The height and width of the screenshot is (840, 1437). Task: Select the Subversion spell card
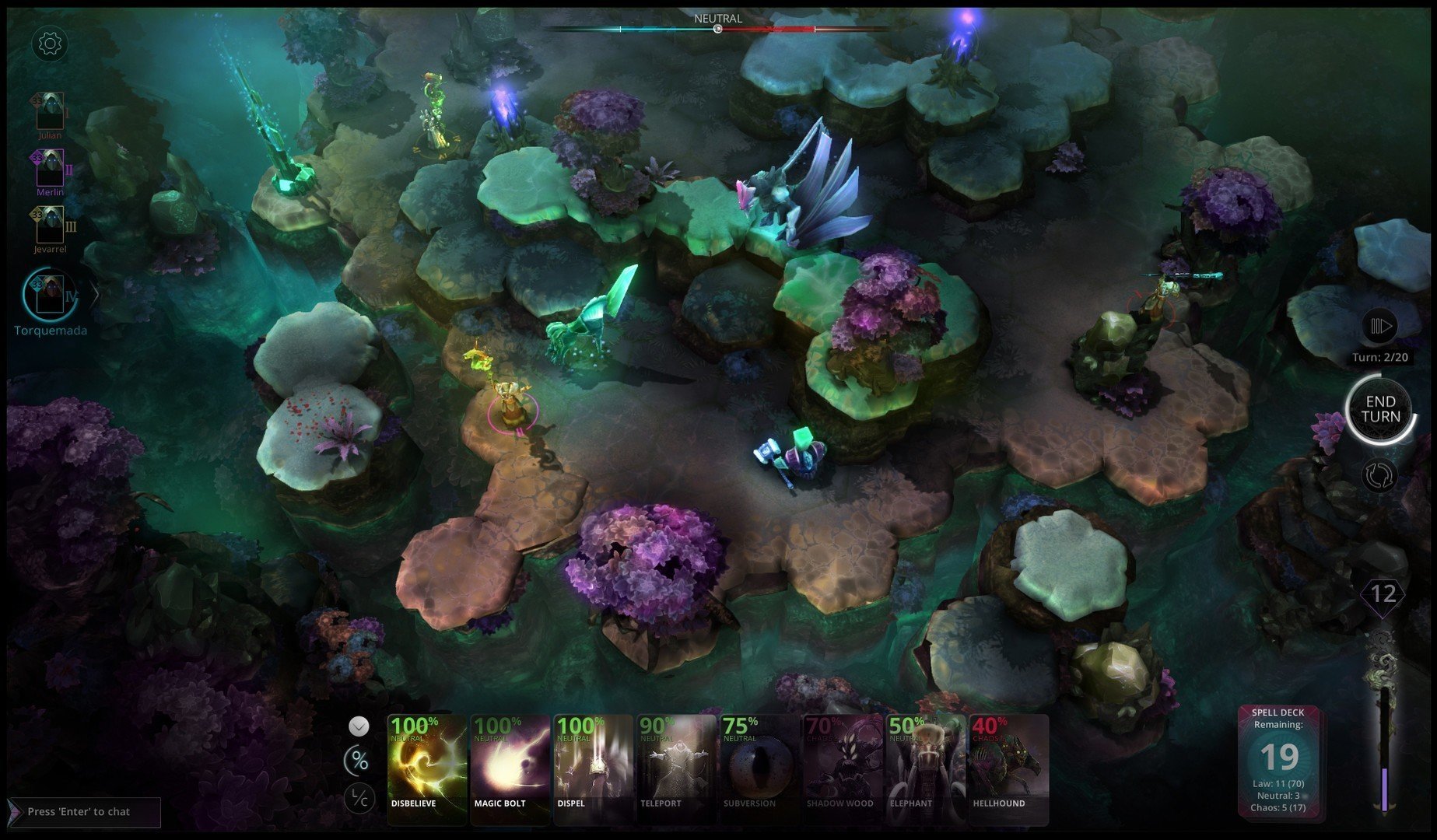(759, 768)
